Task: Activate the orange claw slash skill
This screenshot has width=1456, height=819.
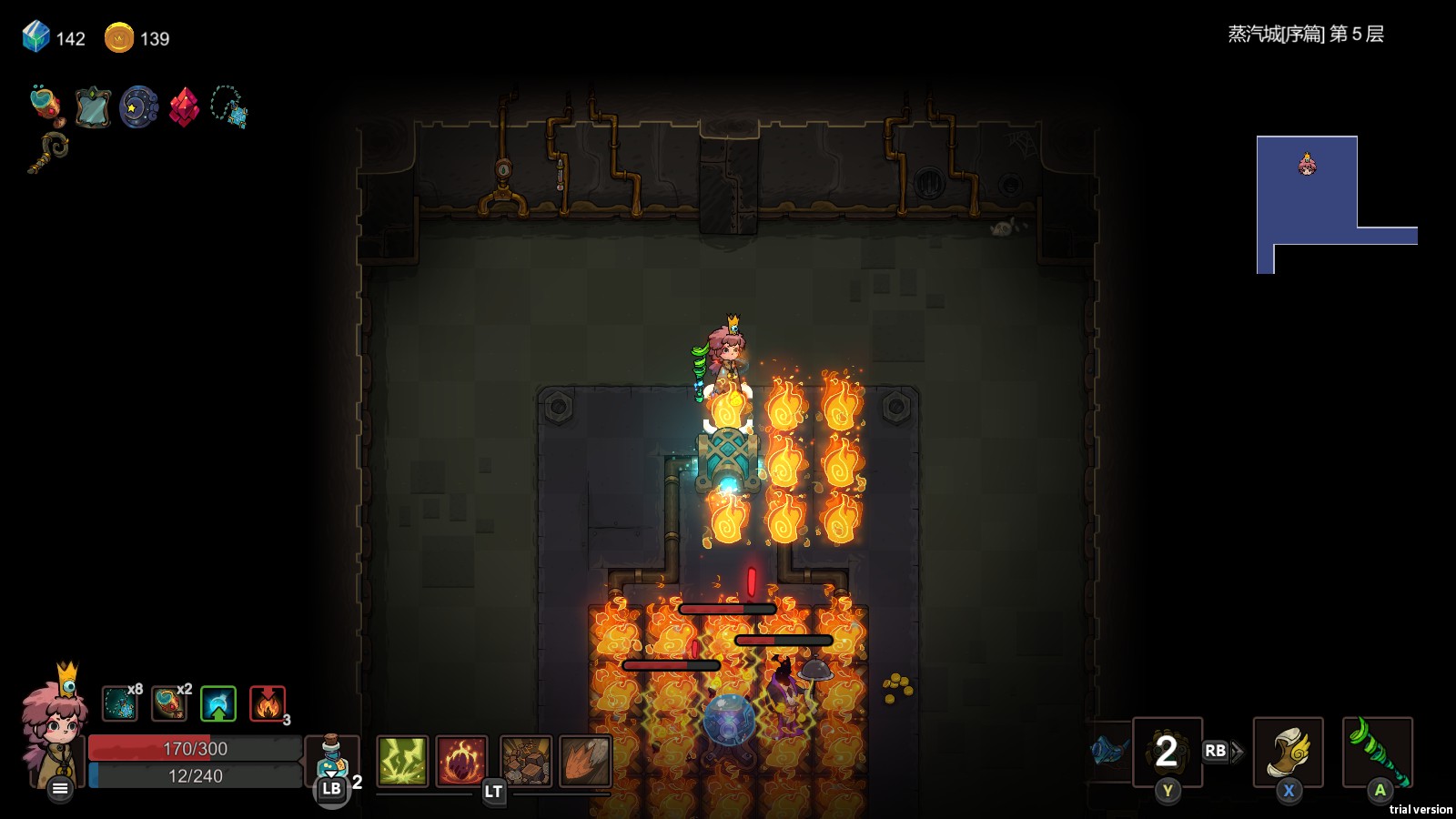Action: [x=585, y=761]
